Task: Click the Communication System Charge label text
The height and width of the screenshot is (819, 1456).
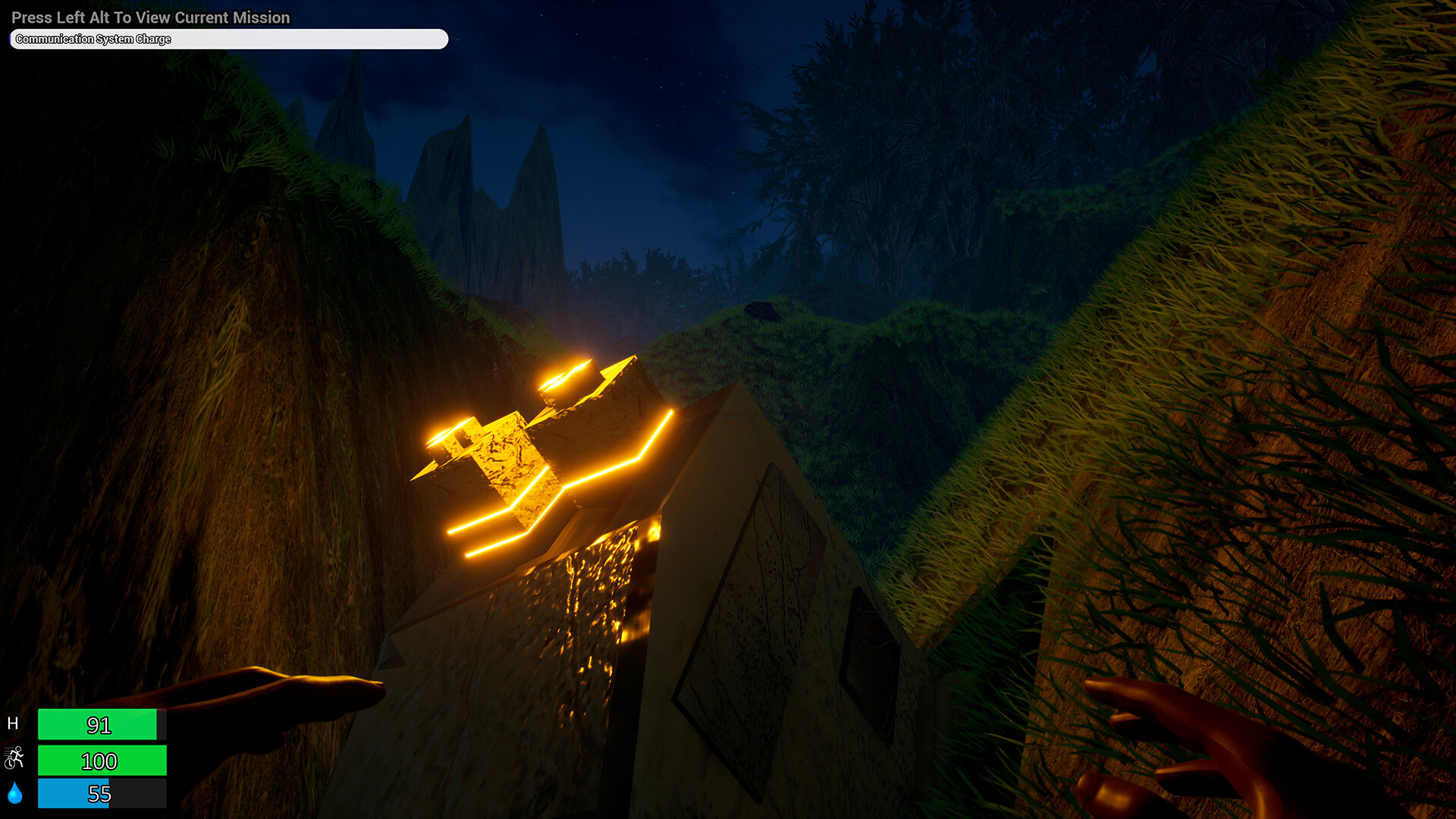Action: point(93,39)
